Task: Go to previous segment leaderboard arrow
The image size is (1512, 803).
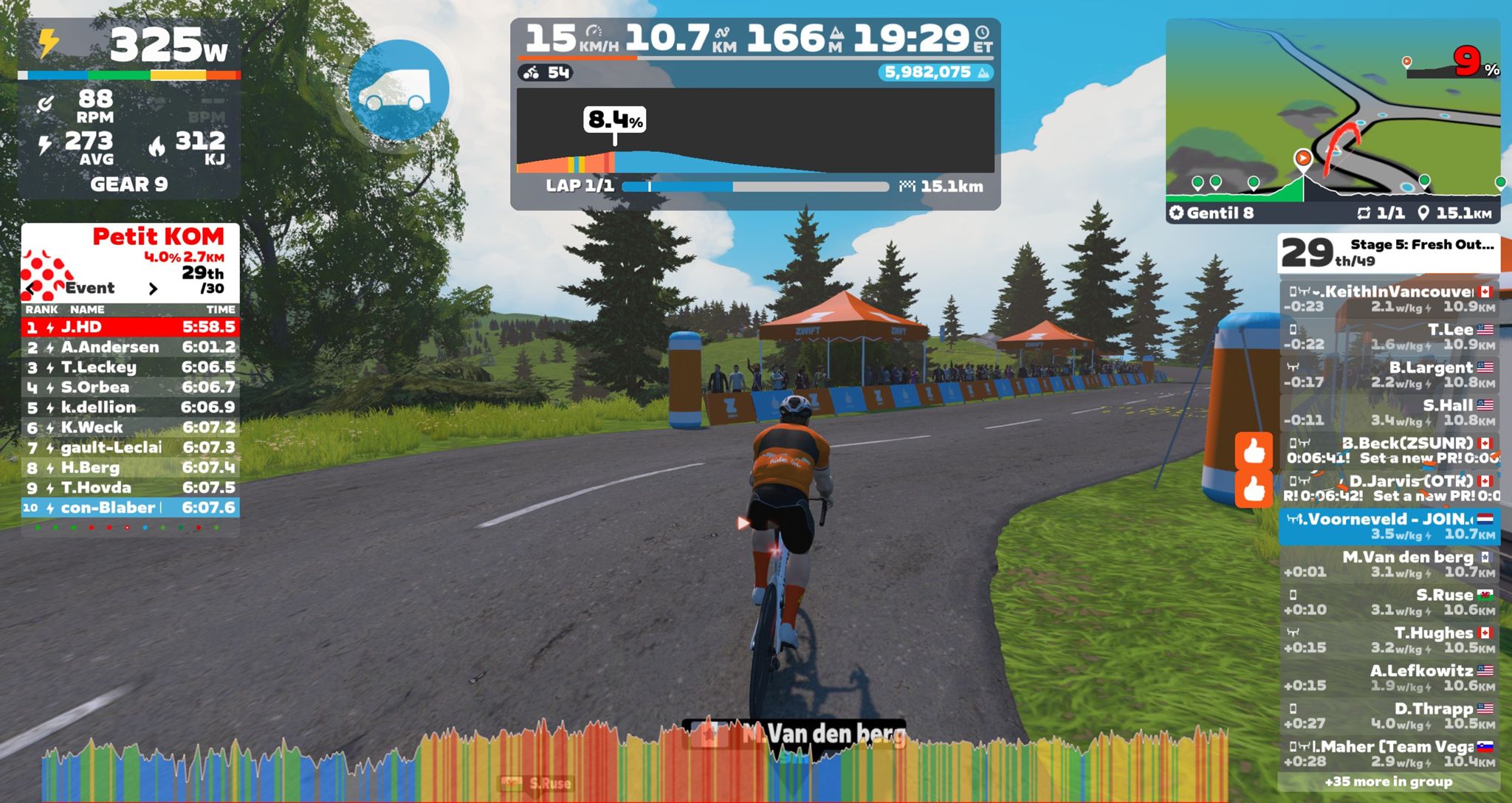Action: (30, 289)
